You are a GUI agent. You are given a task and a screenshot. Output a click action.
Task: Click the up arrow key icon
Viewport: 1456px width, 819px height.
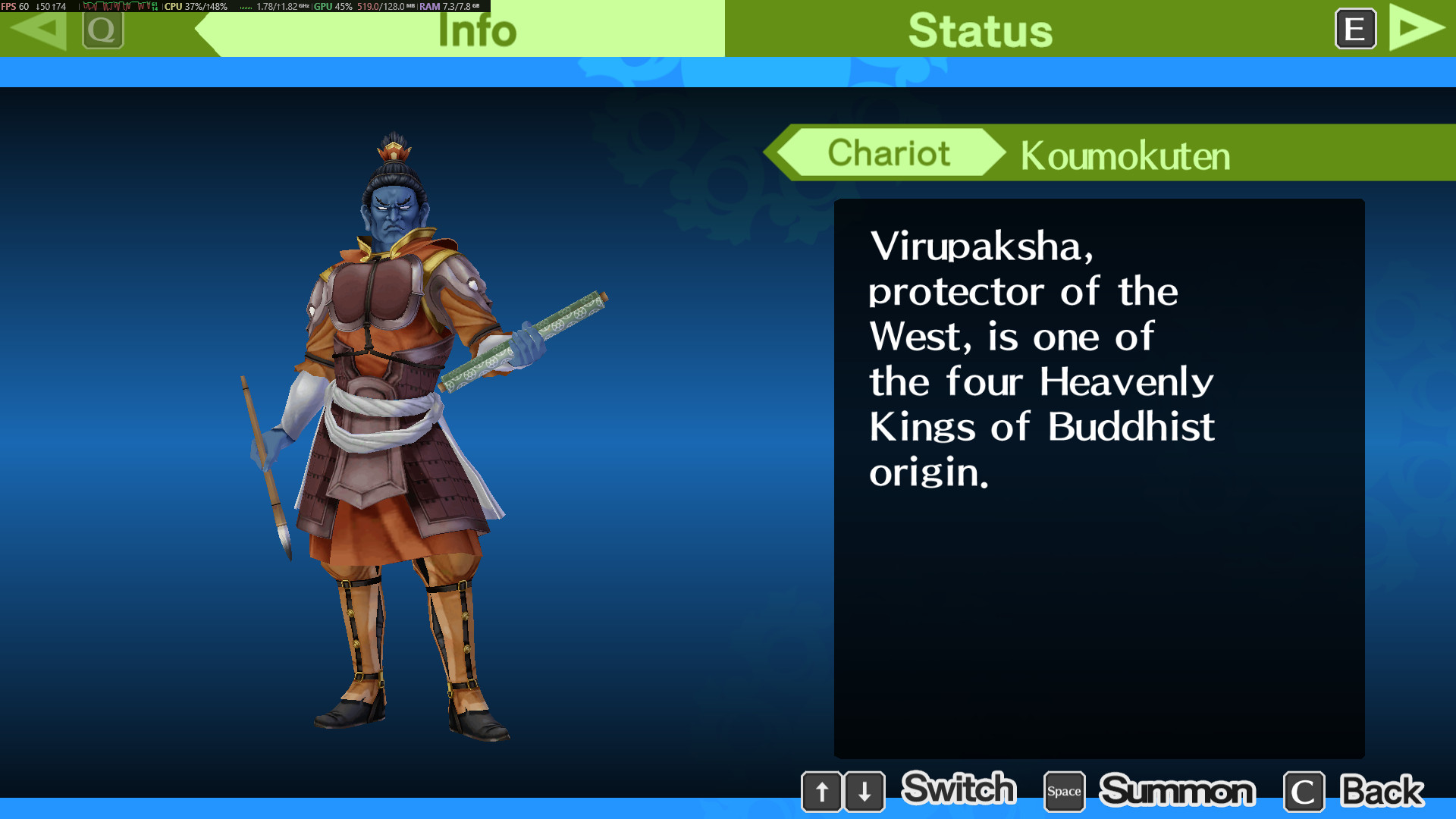click(823, 791)
